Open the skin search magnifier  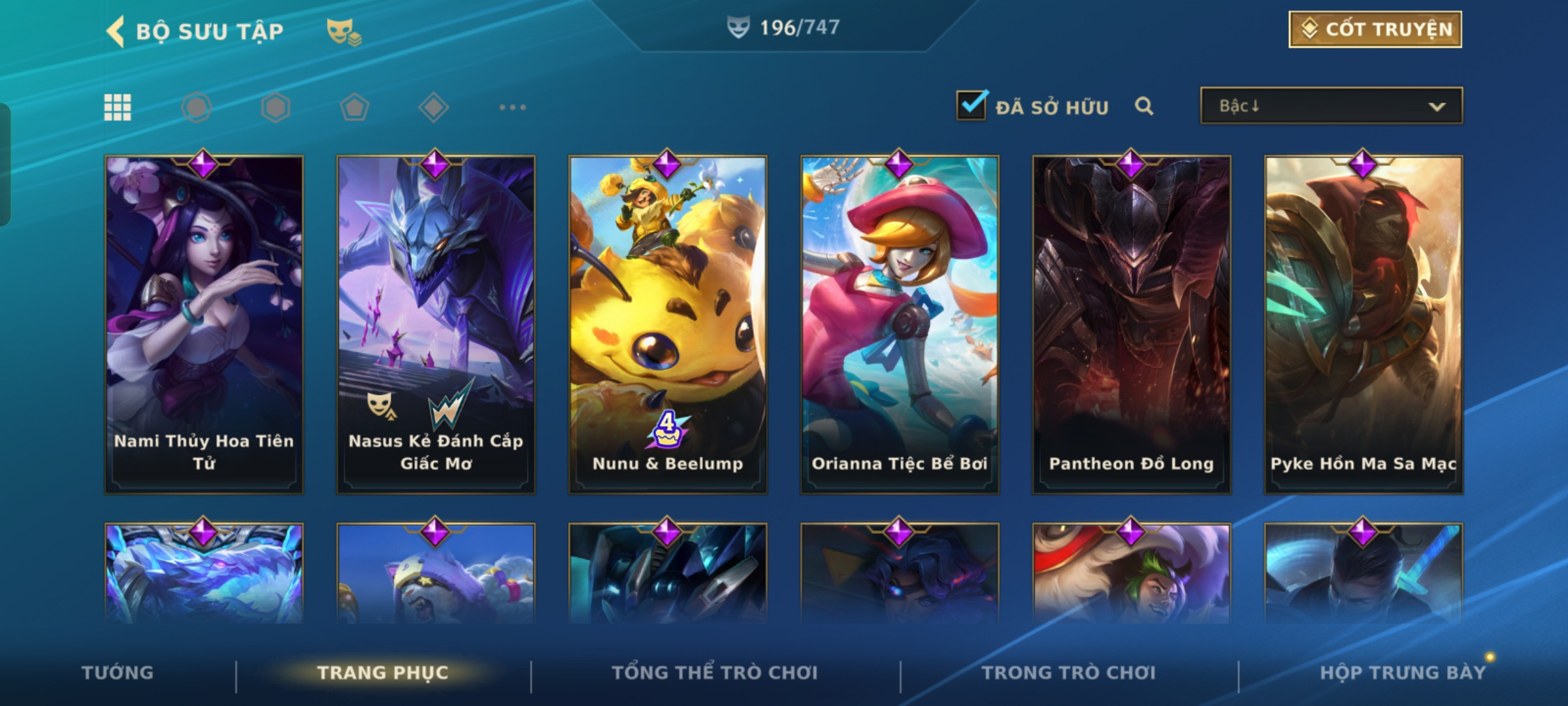[x=1143, y=106]
